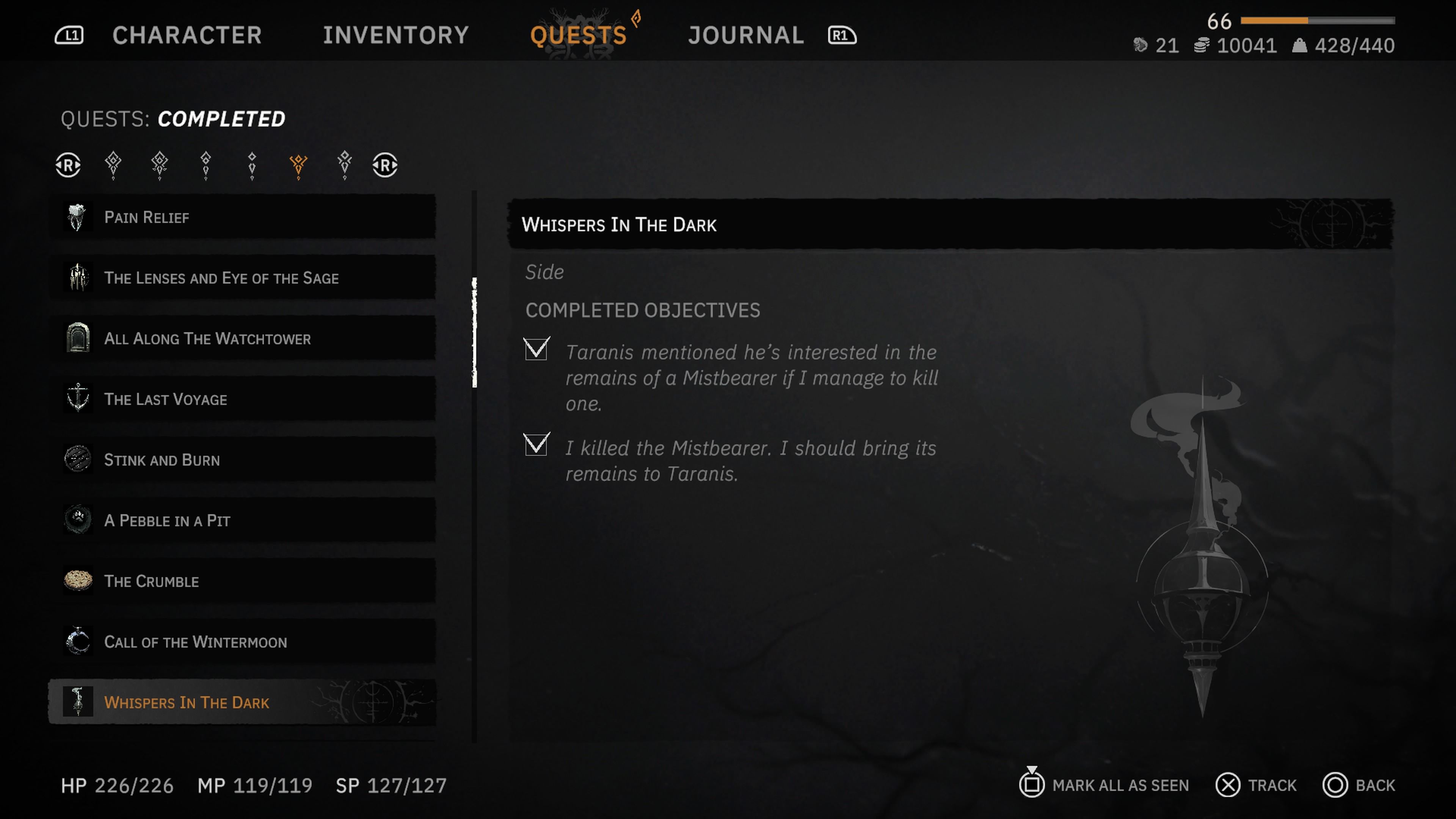
Task: Show Call of the Wintermoon quest
Action: point(243,642)
